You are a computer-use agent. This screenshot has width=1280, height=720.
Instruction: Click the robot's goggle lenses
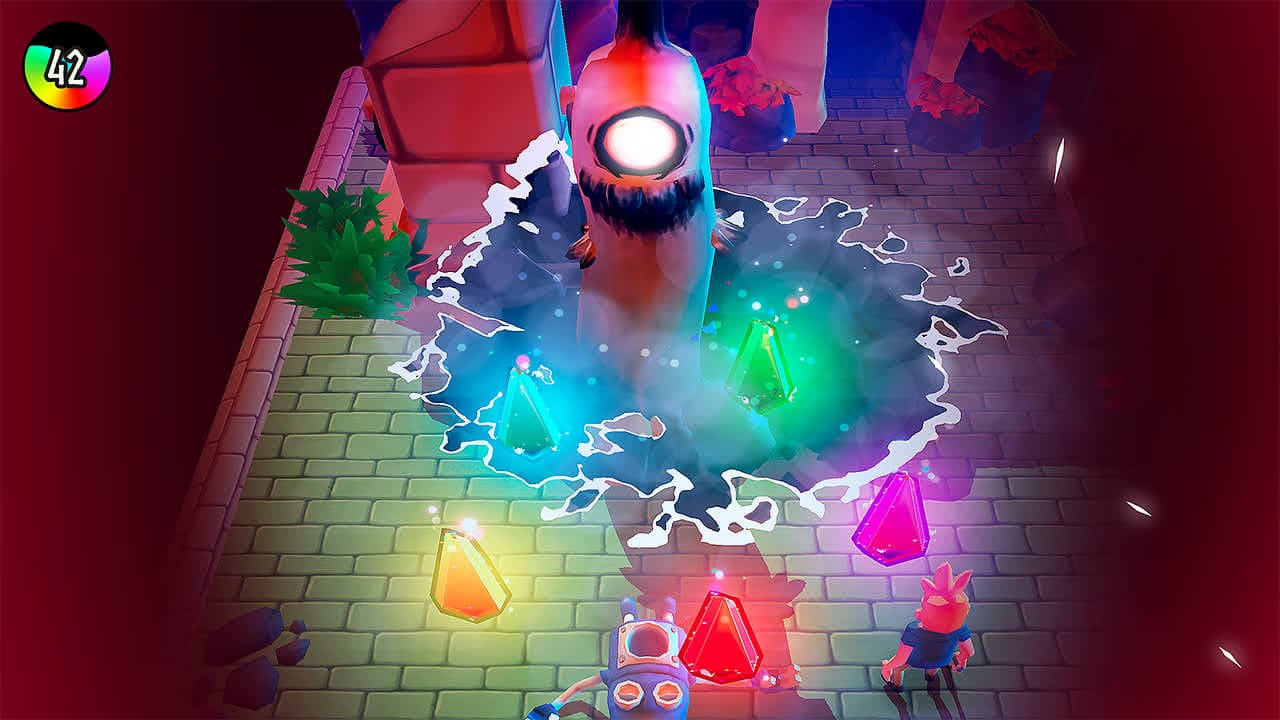tap(647, 692)
